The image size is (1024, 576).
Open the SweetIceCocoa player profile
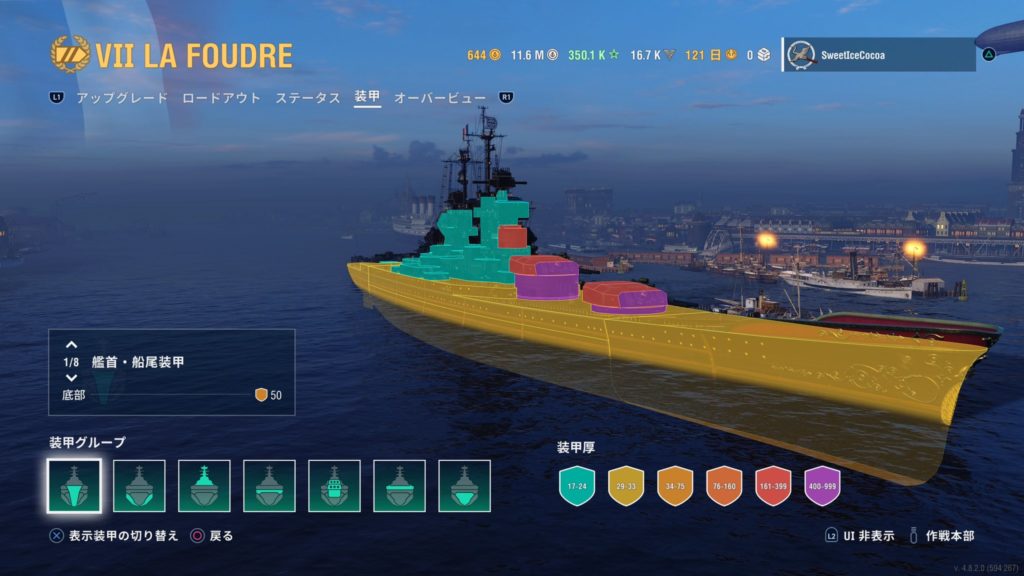point(879,55)
